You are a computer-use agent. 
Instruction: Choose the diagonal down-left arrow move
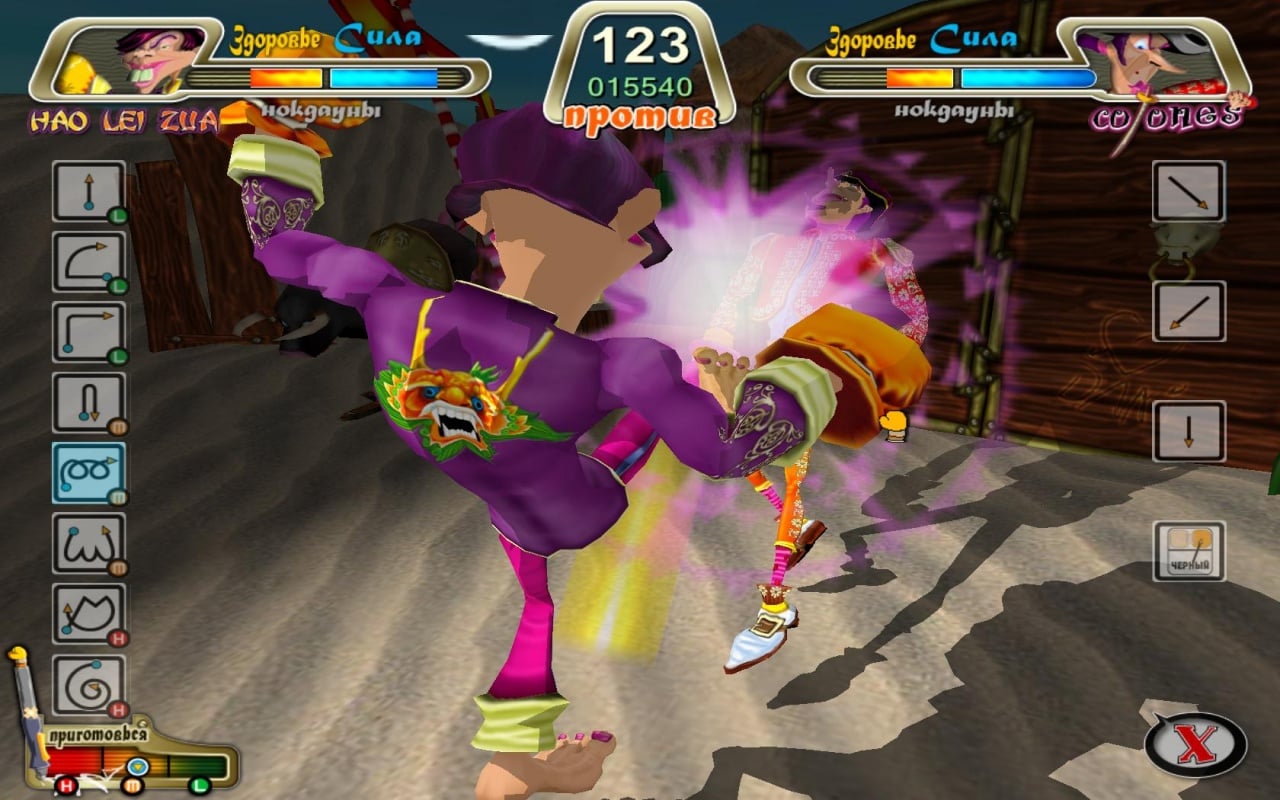pos(1189,311)
